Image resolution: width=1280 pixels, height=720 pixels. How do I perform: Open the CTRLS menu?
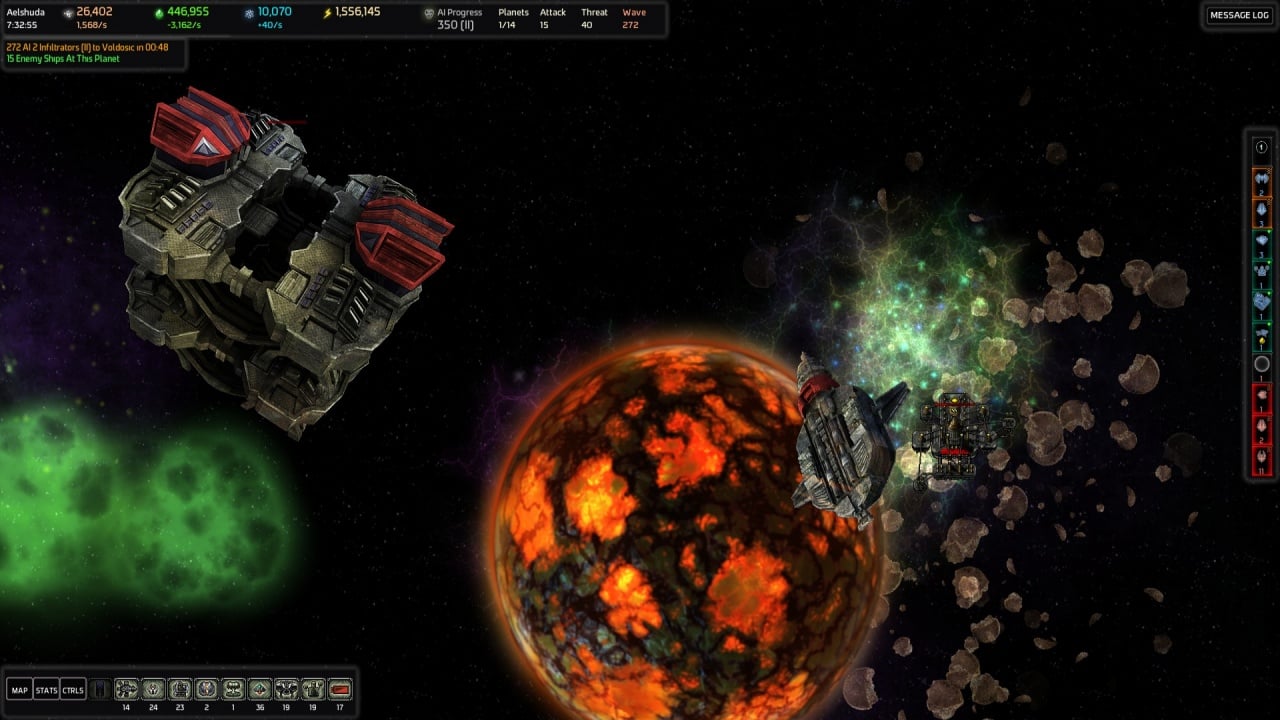click(x=73, y=690)
